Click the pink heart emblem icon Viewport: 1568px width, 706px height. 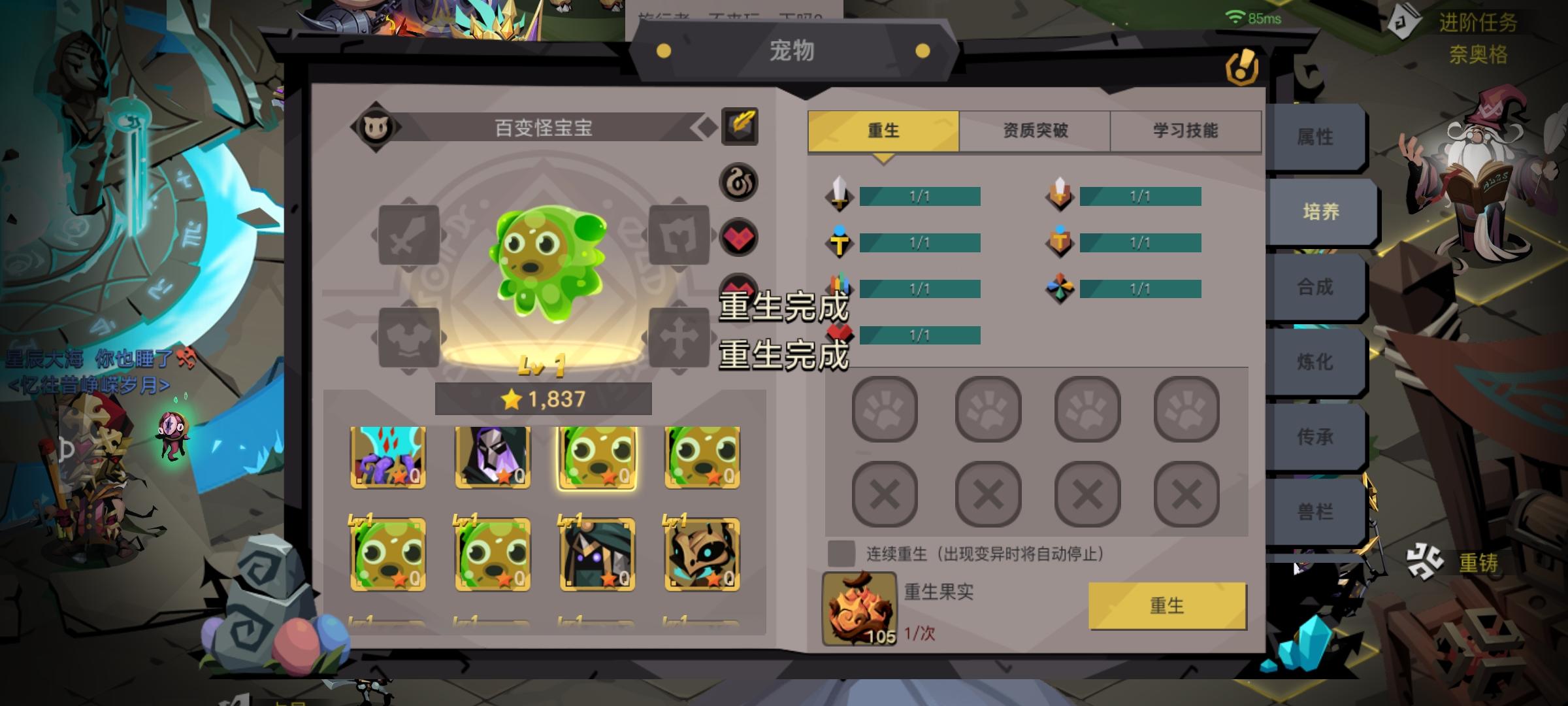(737, 237)
